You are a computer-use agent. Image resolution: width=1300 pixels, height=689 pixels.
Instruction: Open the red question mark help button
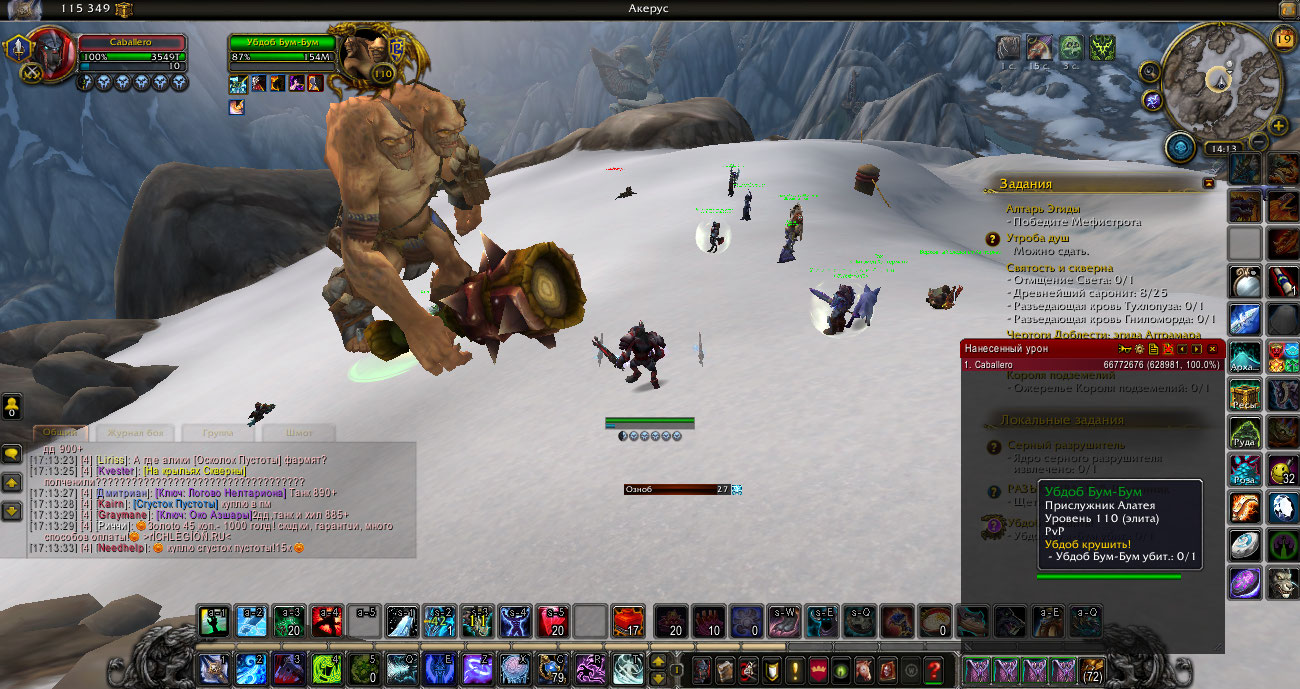point(934,669)
